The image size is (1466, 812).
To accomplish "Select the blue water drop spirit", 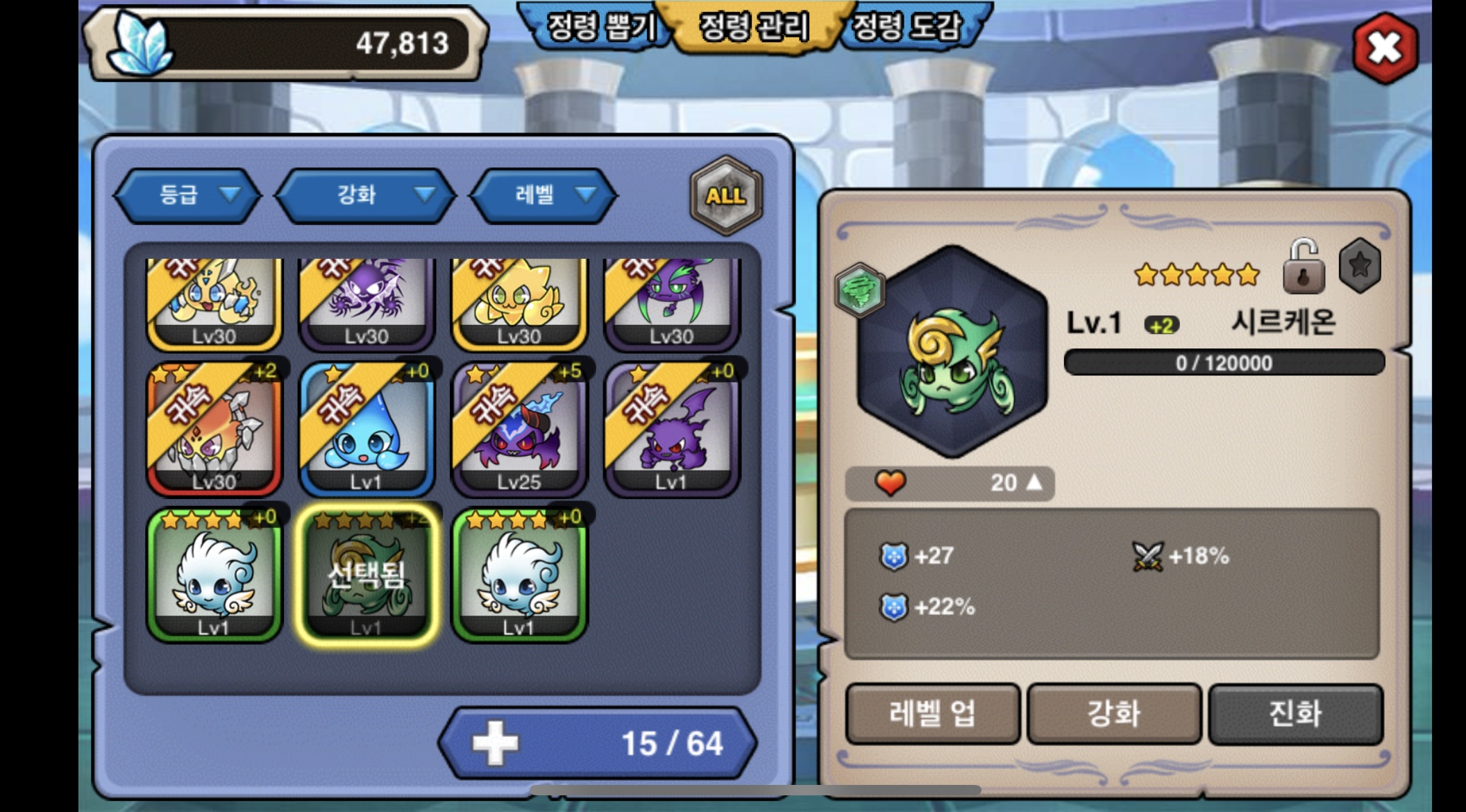I will coord(366,429).
